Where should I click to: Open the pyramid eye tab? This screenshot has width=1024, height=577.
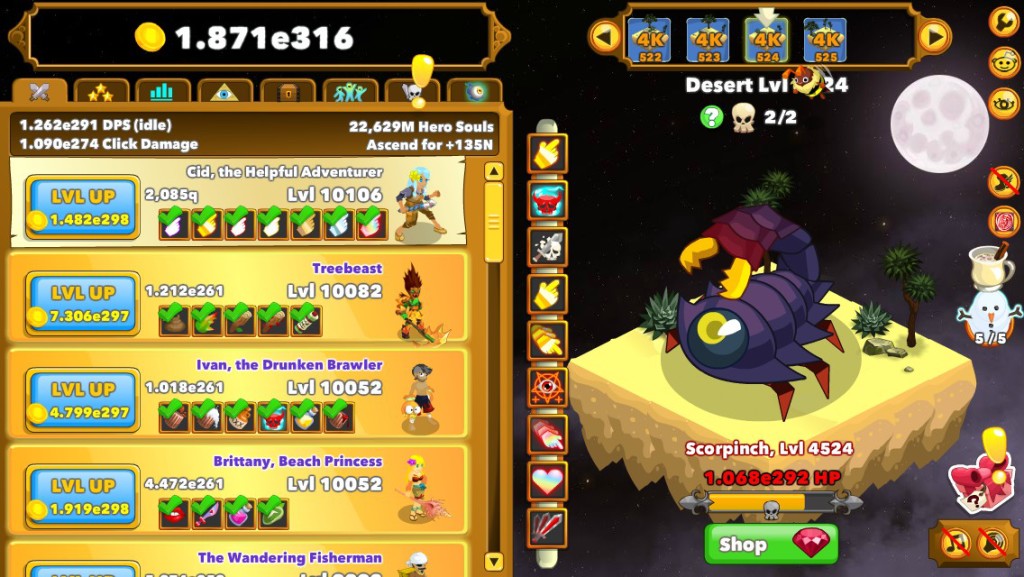click(x=224, y=92)
